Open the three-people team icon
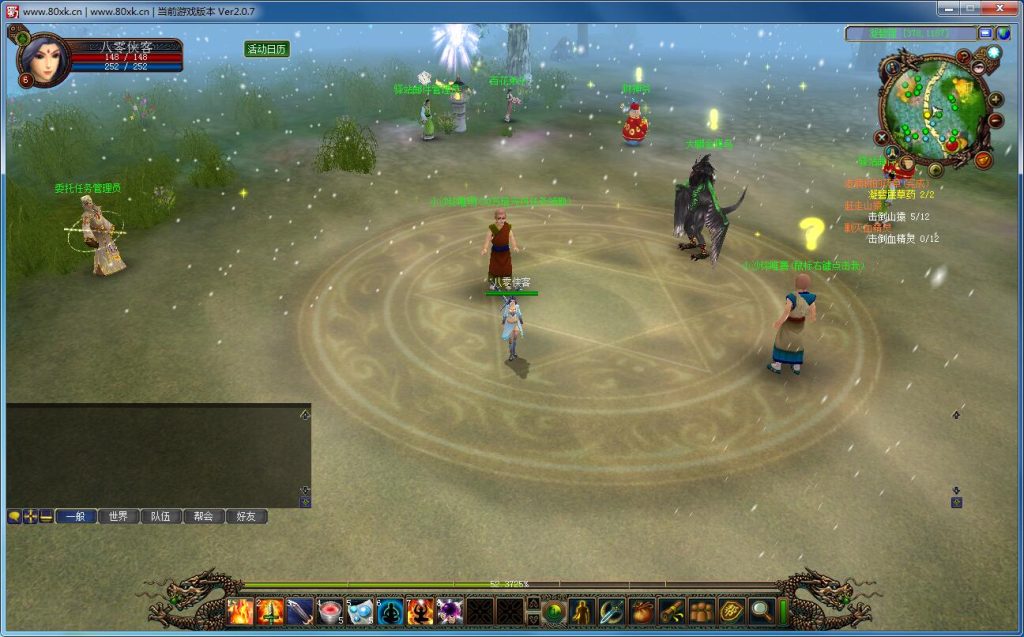 point(702,611)
